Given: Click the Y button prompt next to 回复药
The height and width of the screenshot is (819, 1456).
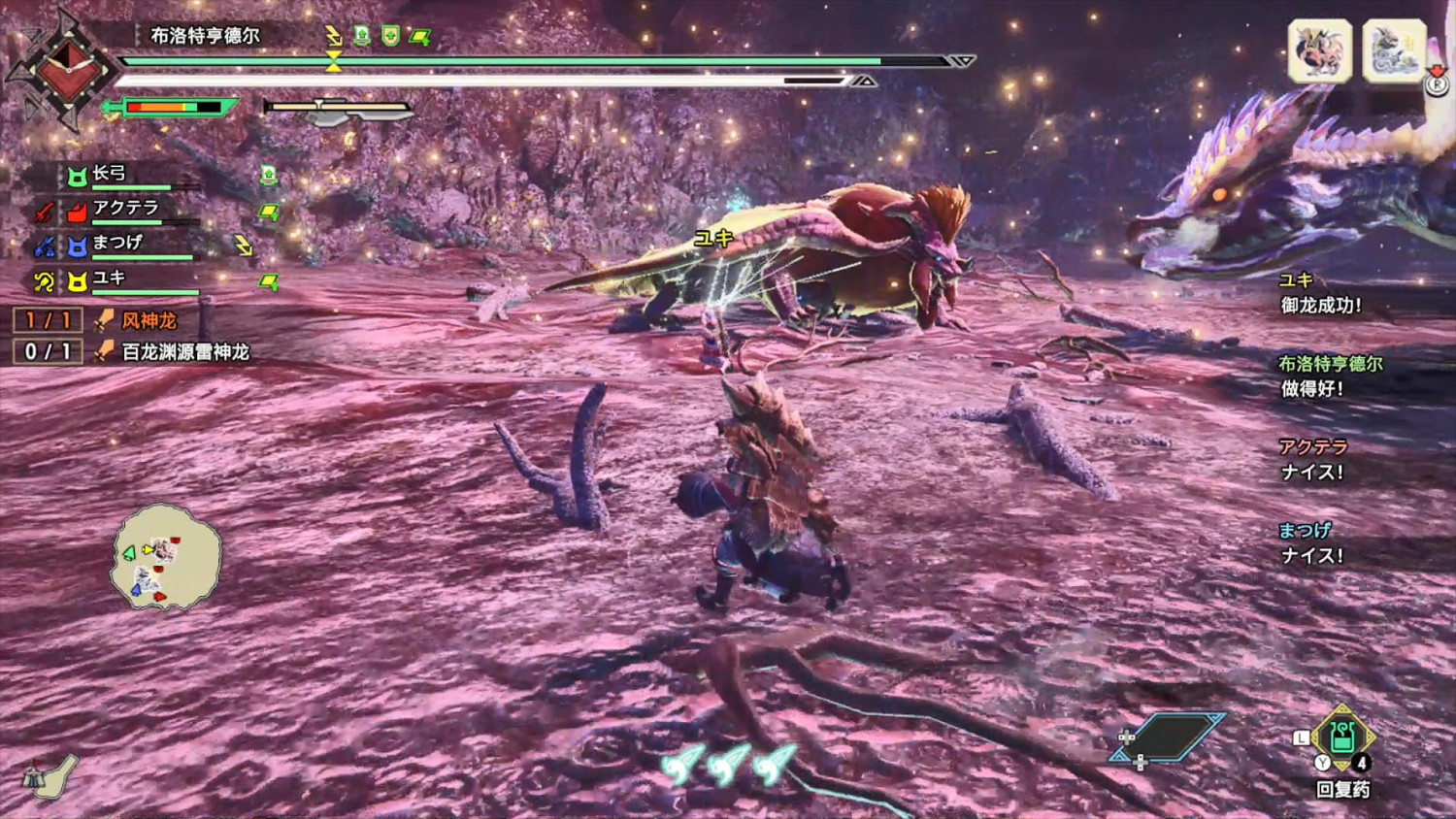Looking at the screenshot, I should [x=1322, y=762].
